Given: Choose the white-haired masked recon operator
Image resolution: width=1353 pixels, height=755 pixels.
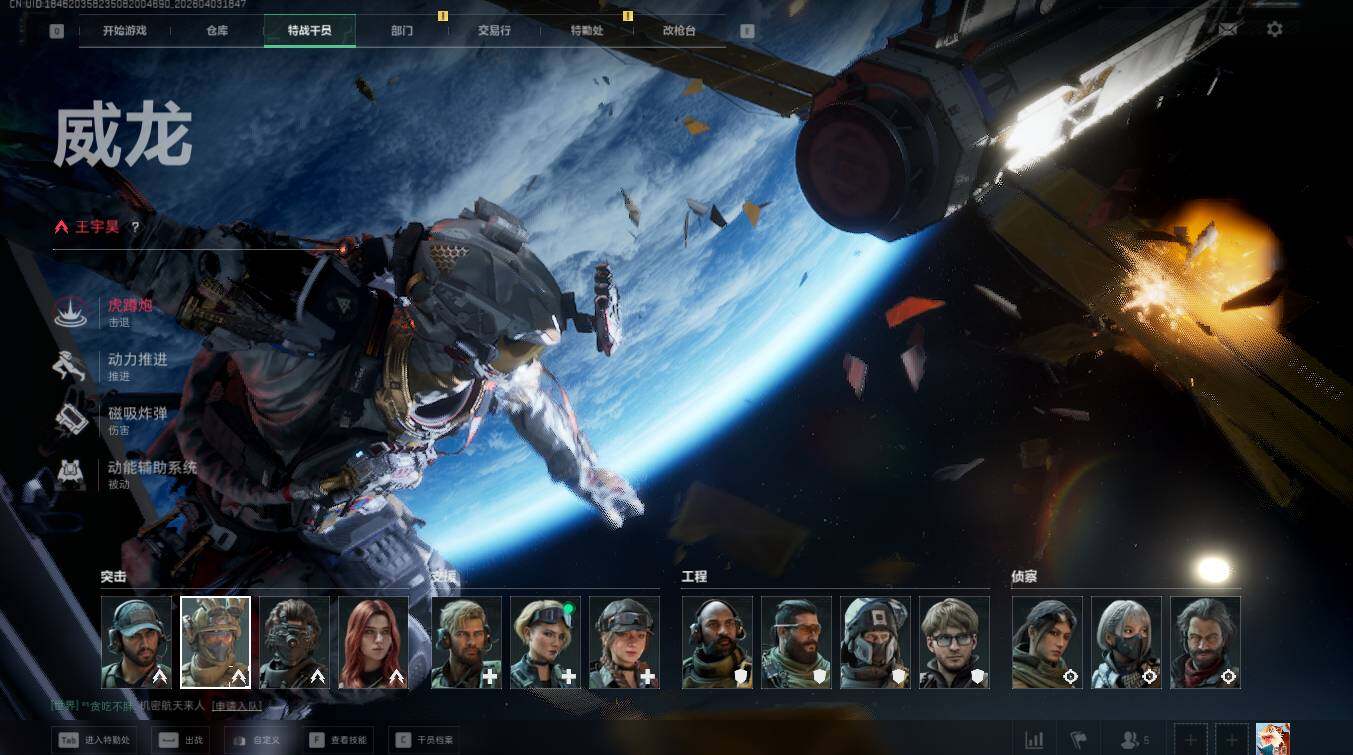Looking at the screenshot, I should pos(1126,642).
